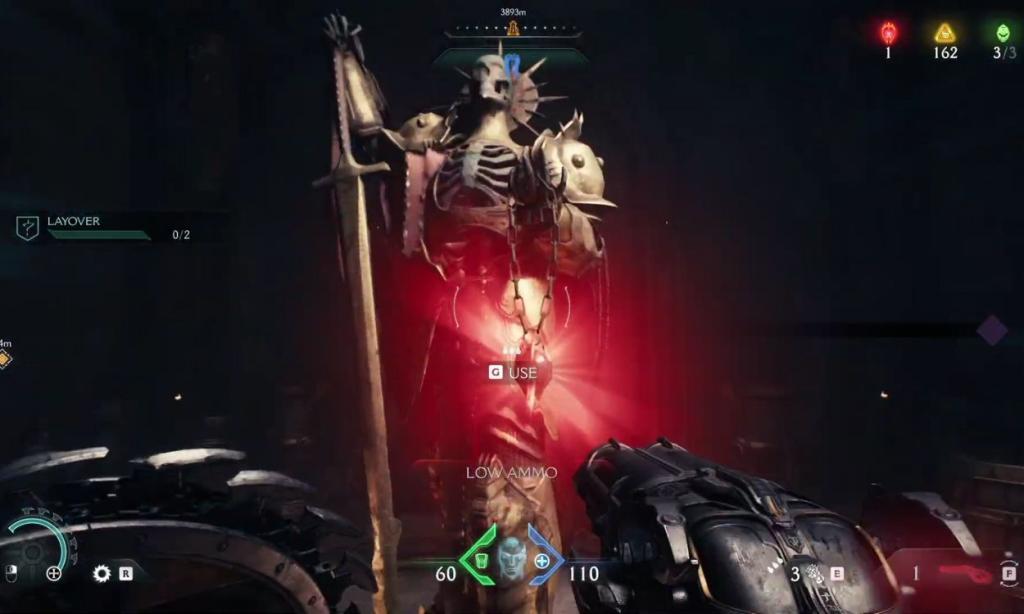The height and width of the screenshot is (614, 1024).
Task: Click the red skull currency icon
Action: click(x=888, y=33)
